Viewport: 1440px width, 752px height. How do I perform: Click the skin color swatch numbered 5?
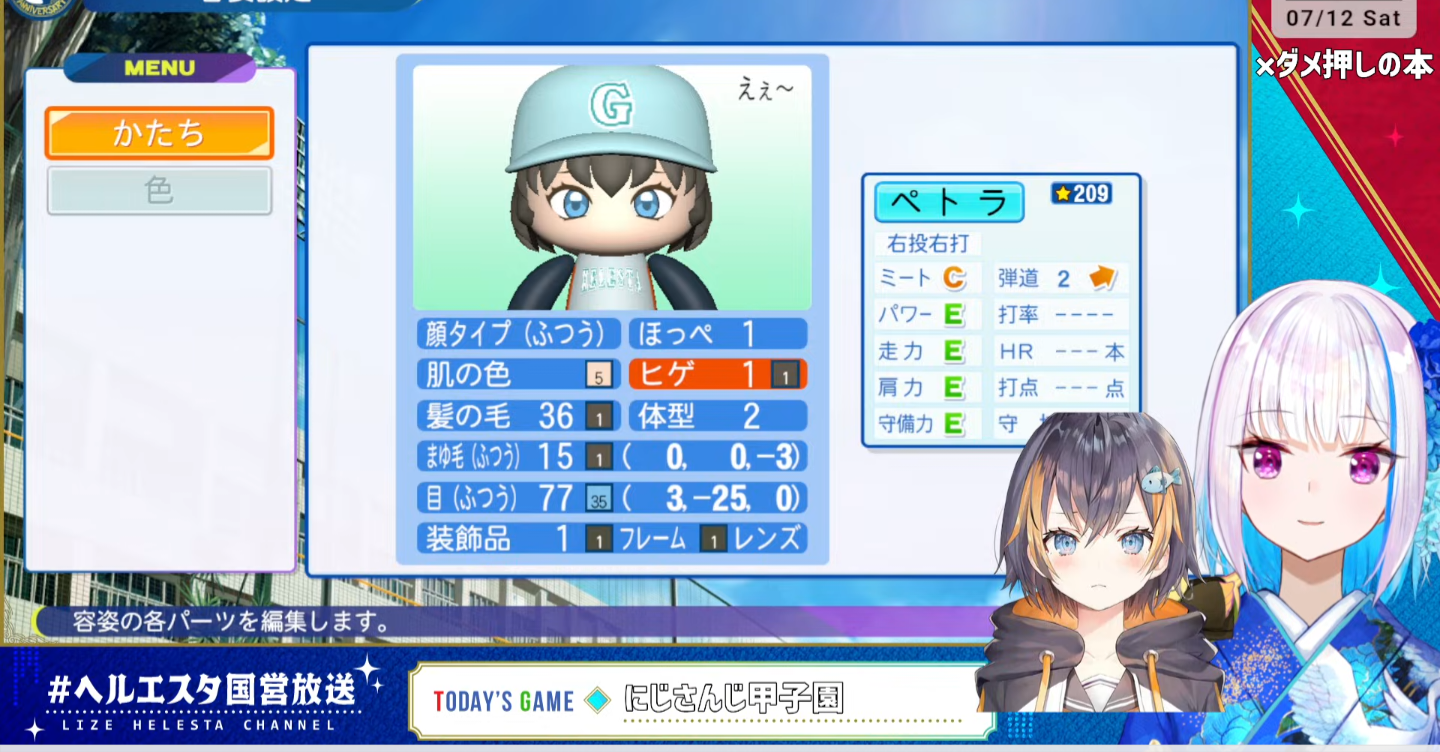point(599,376)
